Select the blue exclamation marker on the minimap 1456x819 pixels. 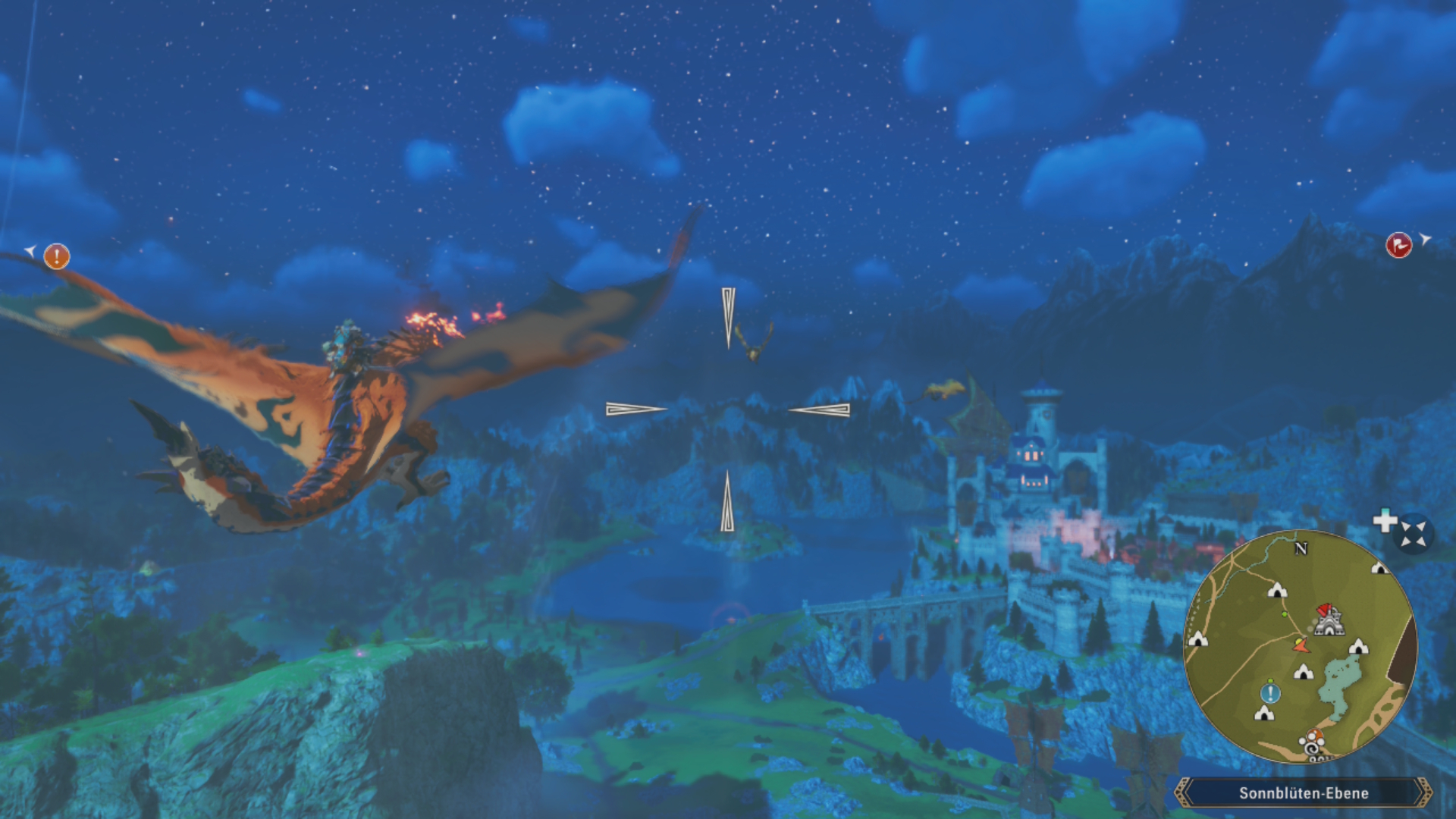(1270, 692)
